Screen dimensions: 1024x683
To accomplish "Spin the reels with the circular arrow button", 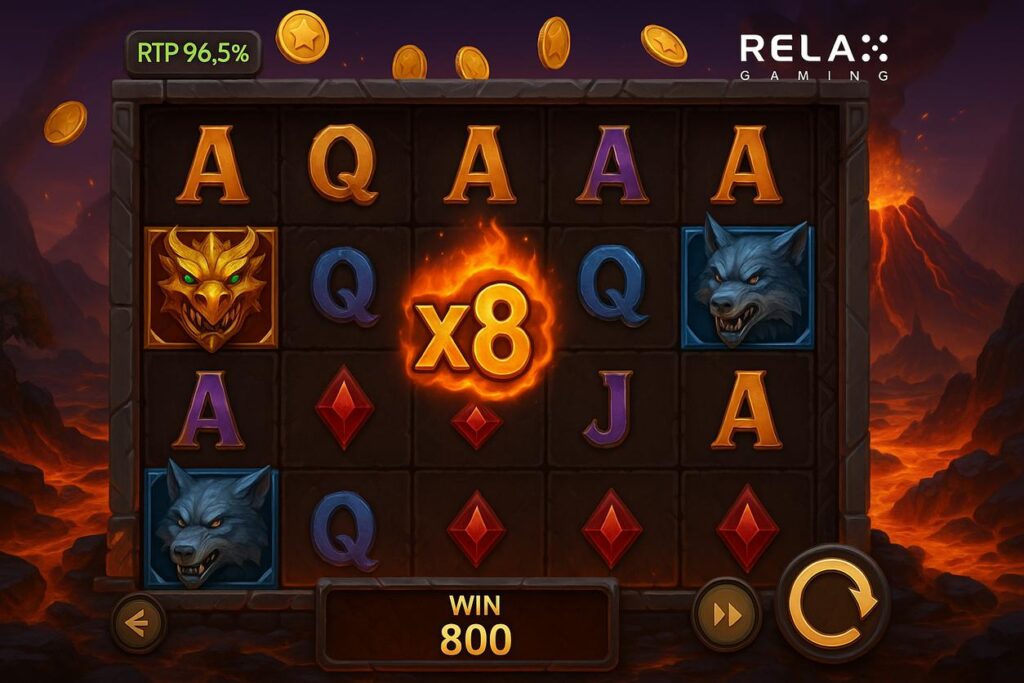I will click(x=833, y=602).
